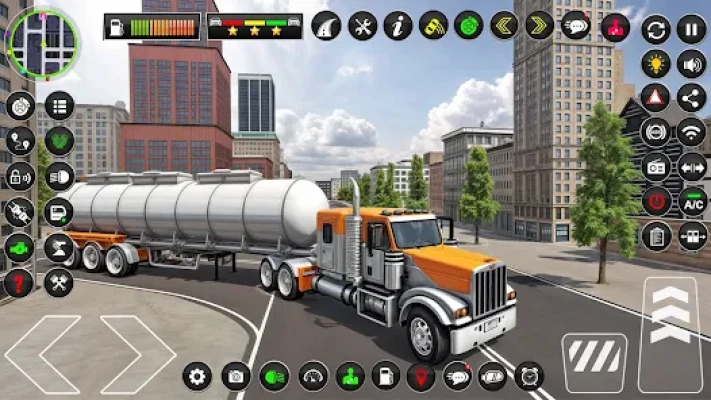The height and width of the screenshot is (400, 711).
Task: Turn on the A/C button
Action: coord(692,201)
